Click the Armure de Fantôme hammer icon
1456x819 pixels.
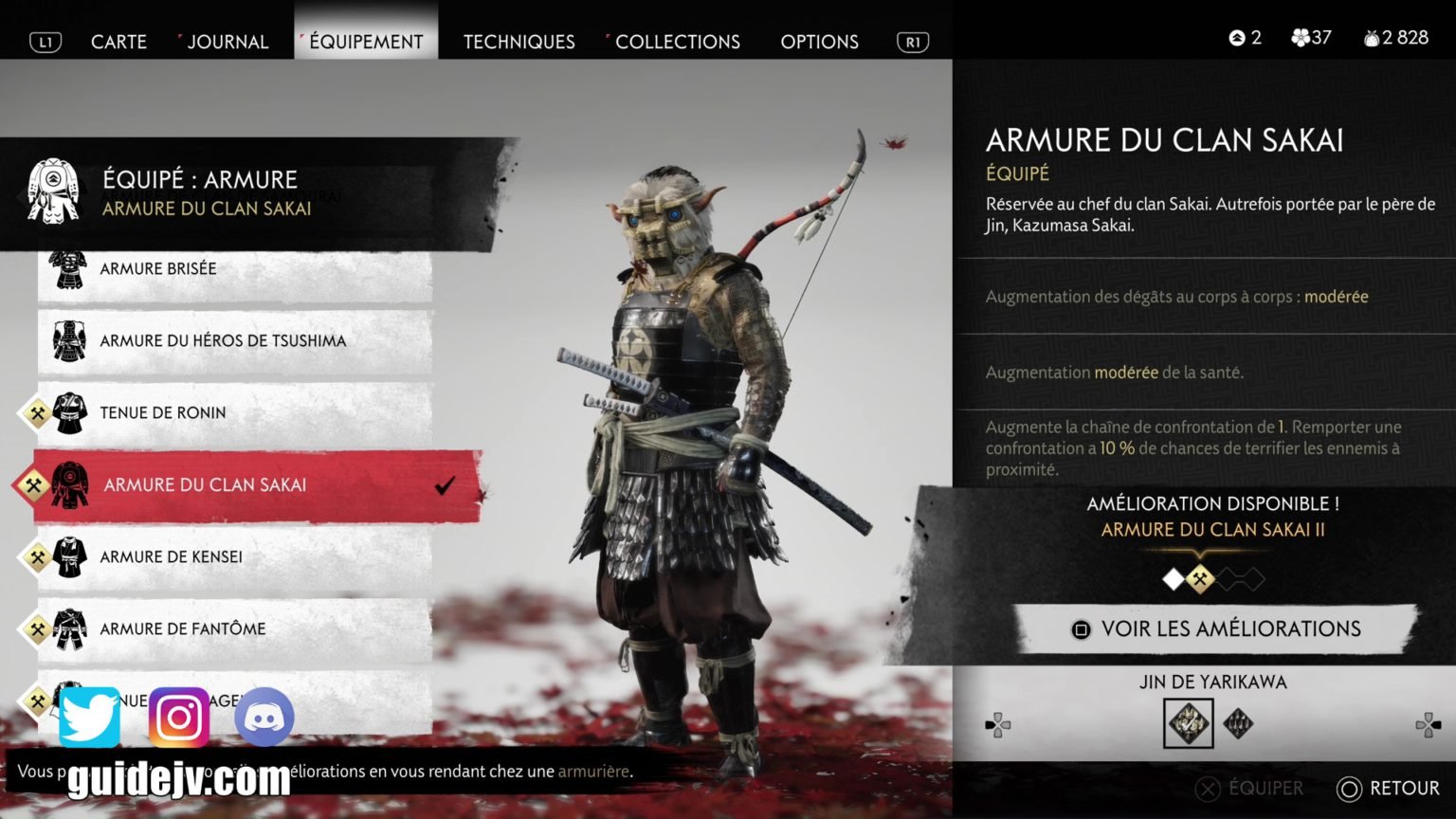coord(34,628)
